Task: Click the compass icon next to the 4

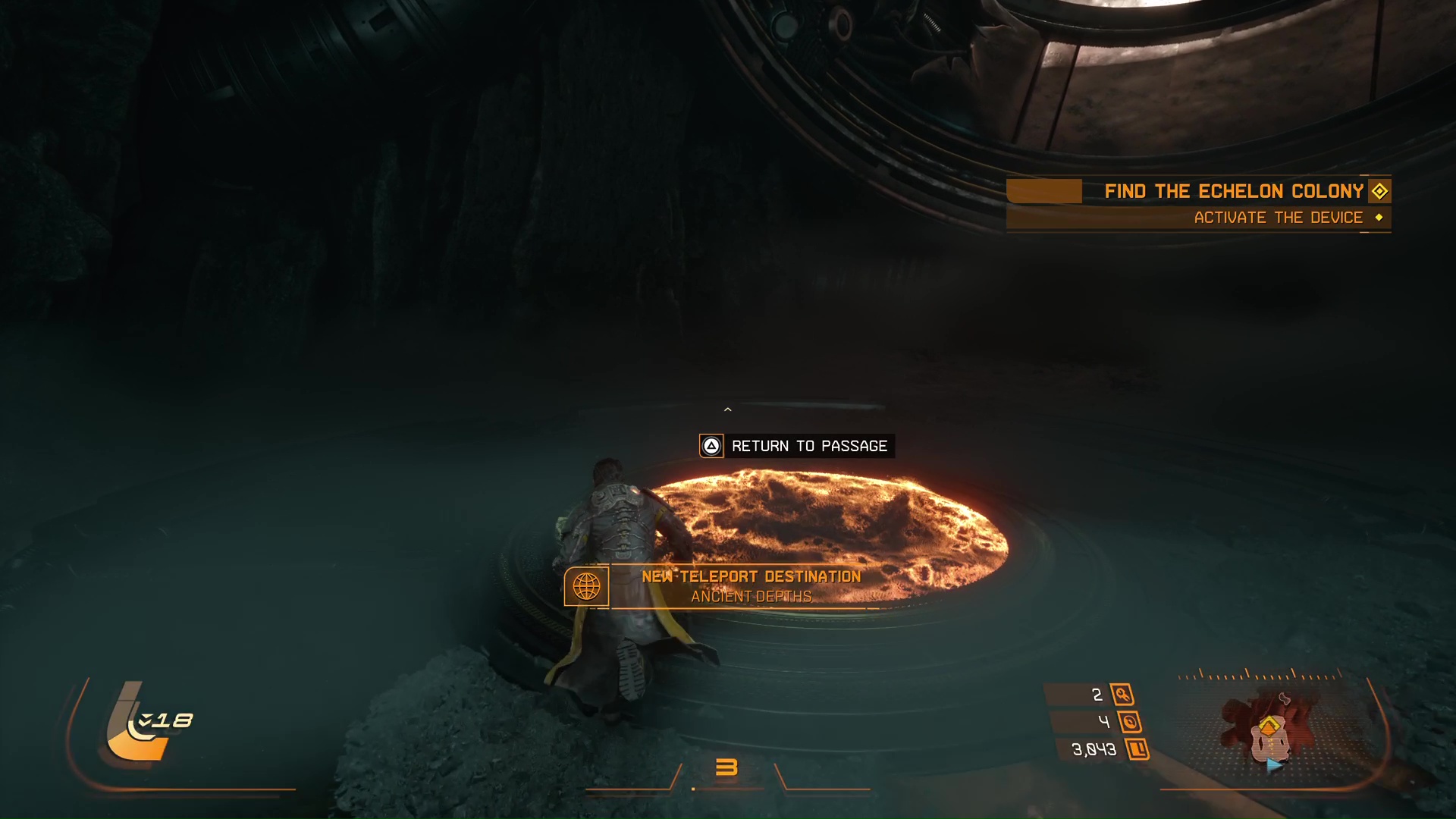Action: pos(1131,723)
